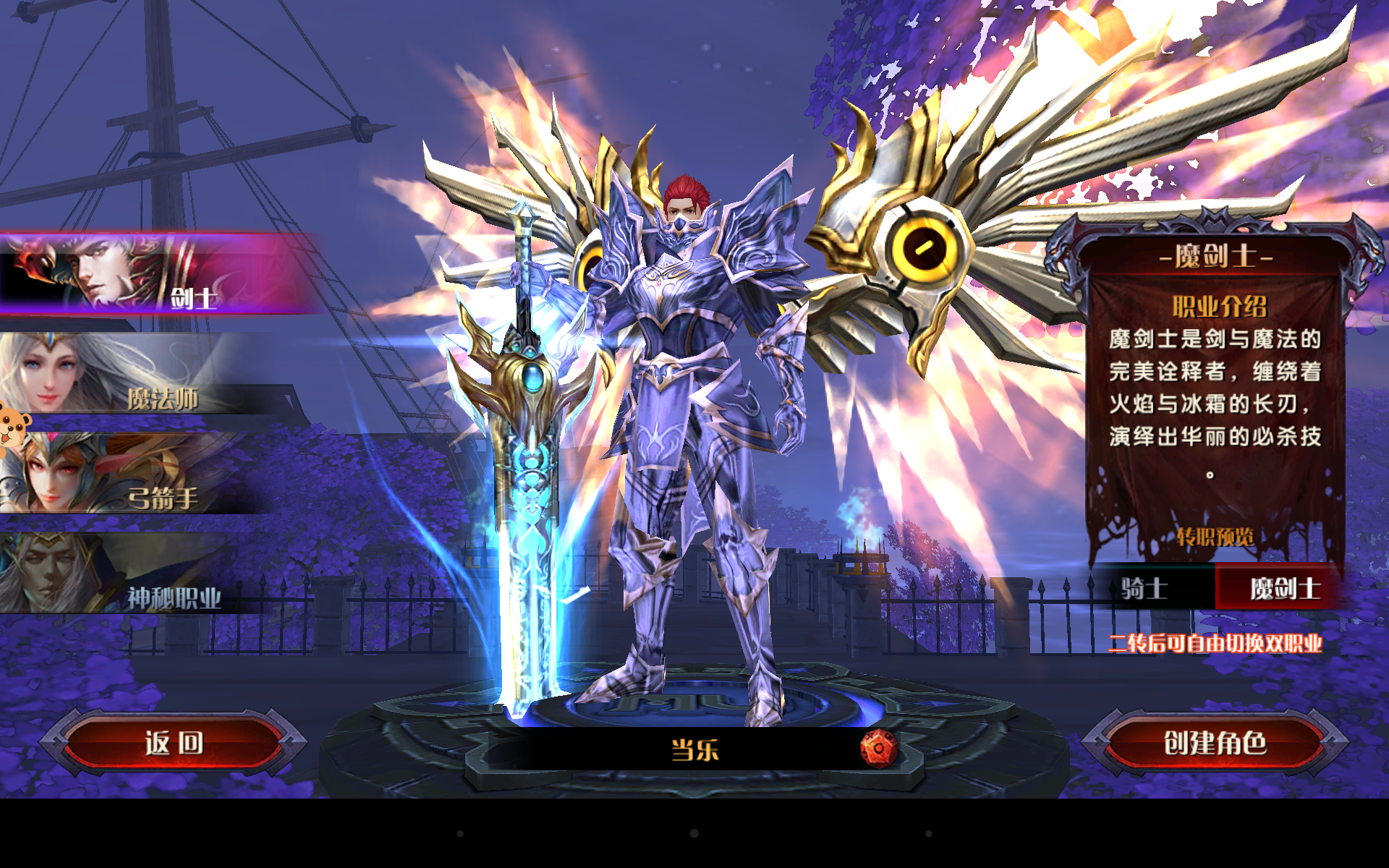Pick the 弓箭手 archer class

tap(145, 477)
